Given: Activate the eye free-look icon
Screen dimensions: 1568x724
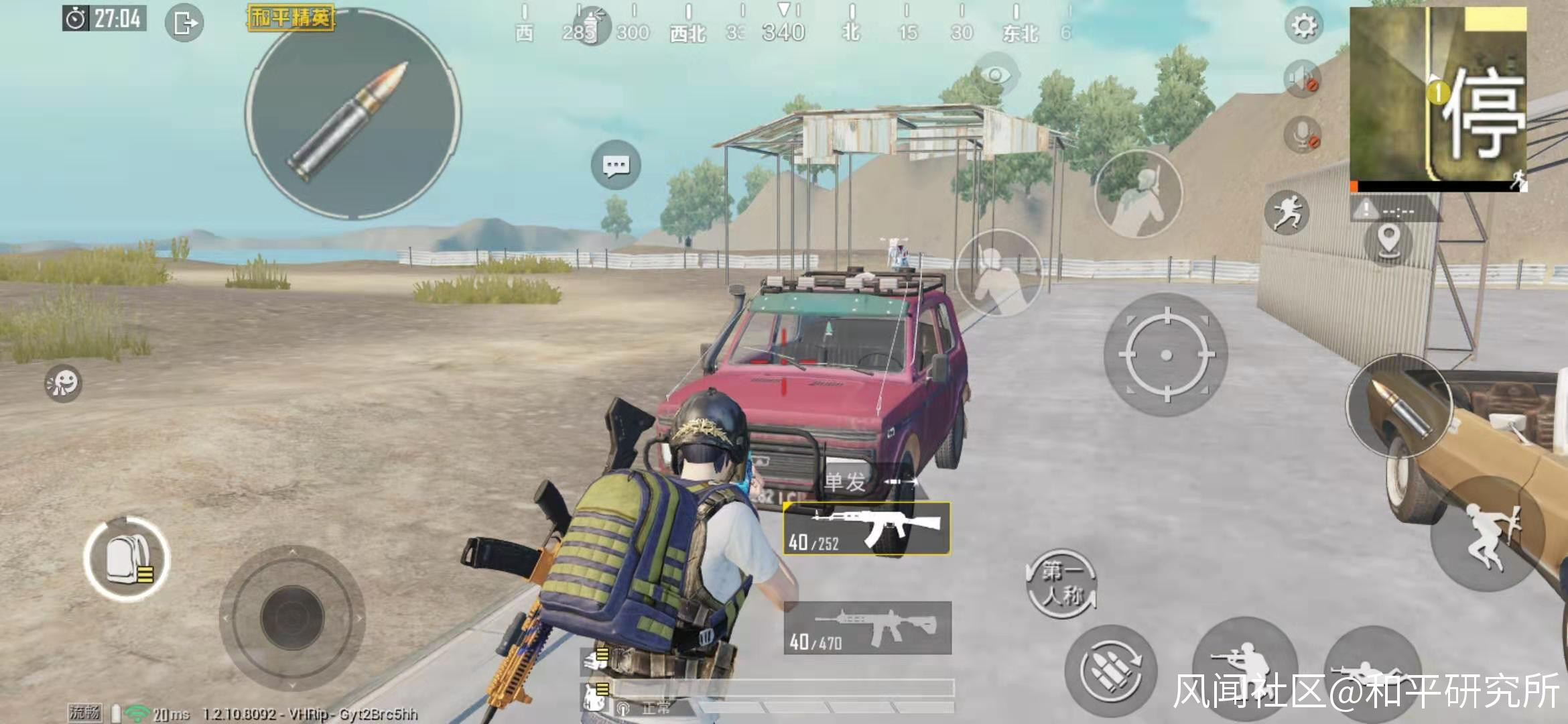Looking at the screenshot, I should point(996,75).
